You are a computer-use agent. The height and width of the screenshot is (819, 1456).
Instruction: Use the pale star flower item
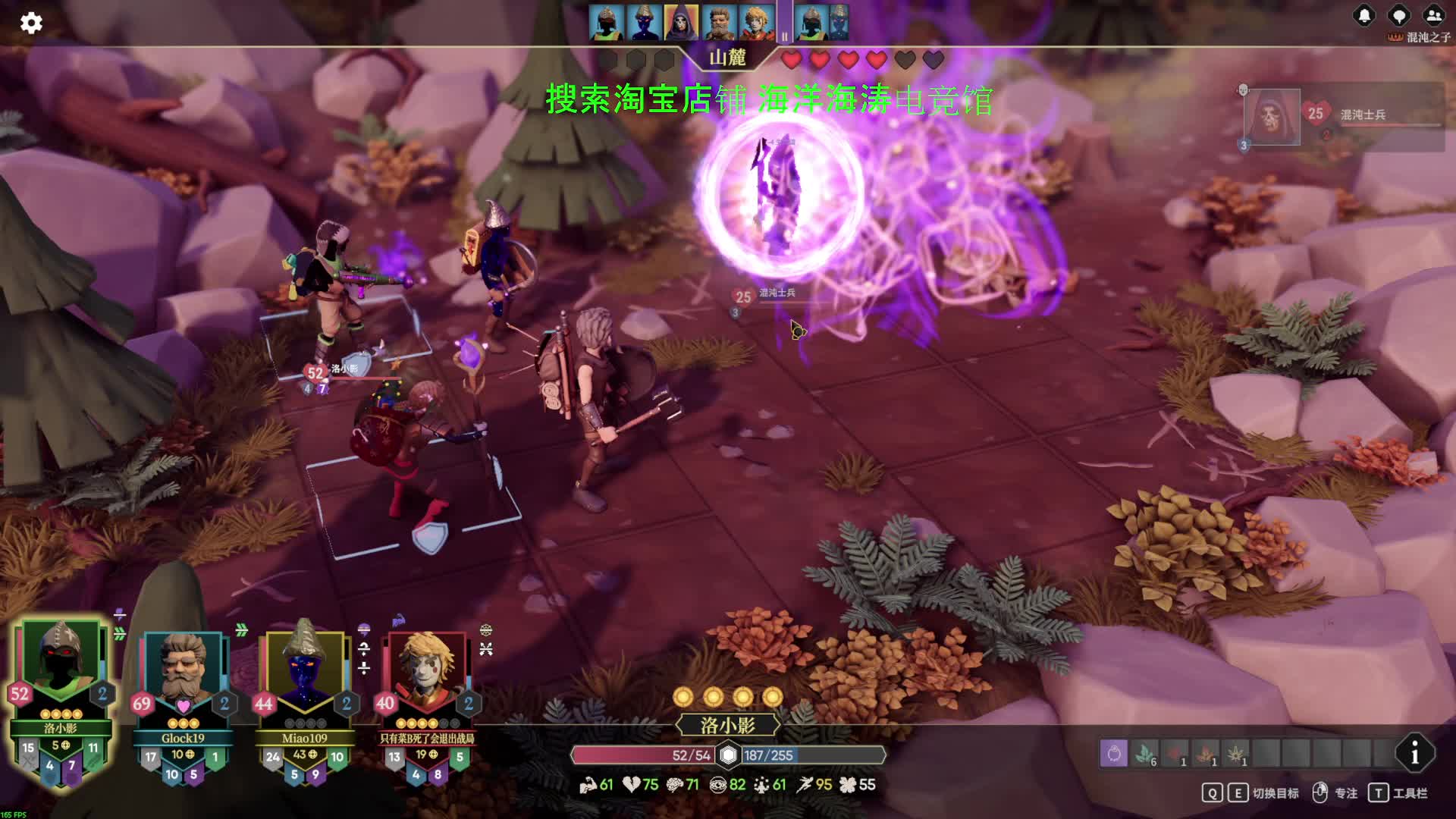coord(1236,754)
